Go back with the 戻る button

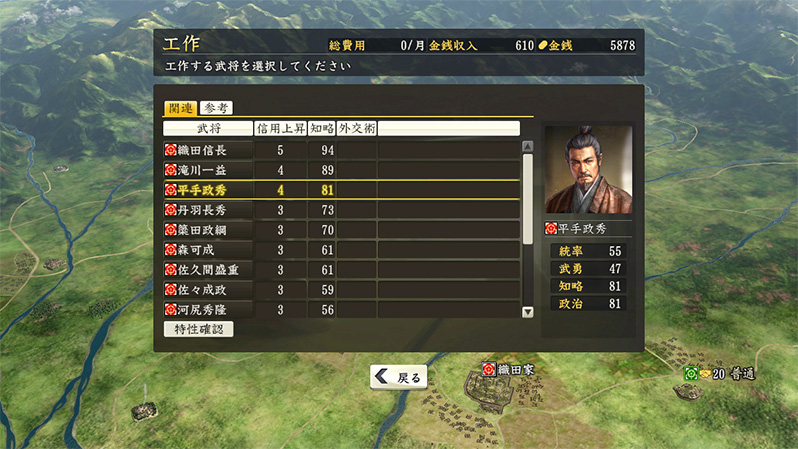click(399, 377)
